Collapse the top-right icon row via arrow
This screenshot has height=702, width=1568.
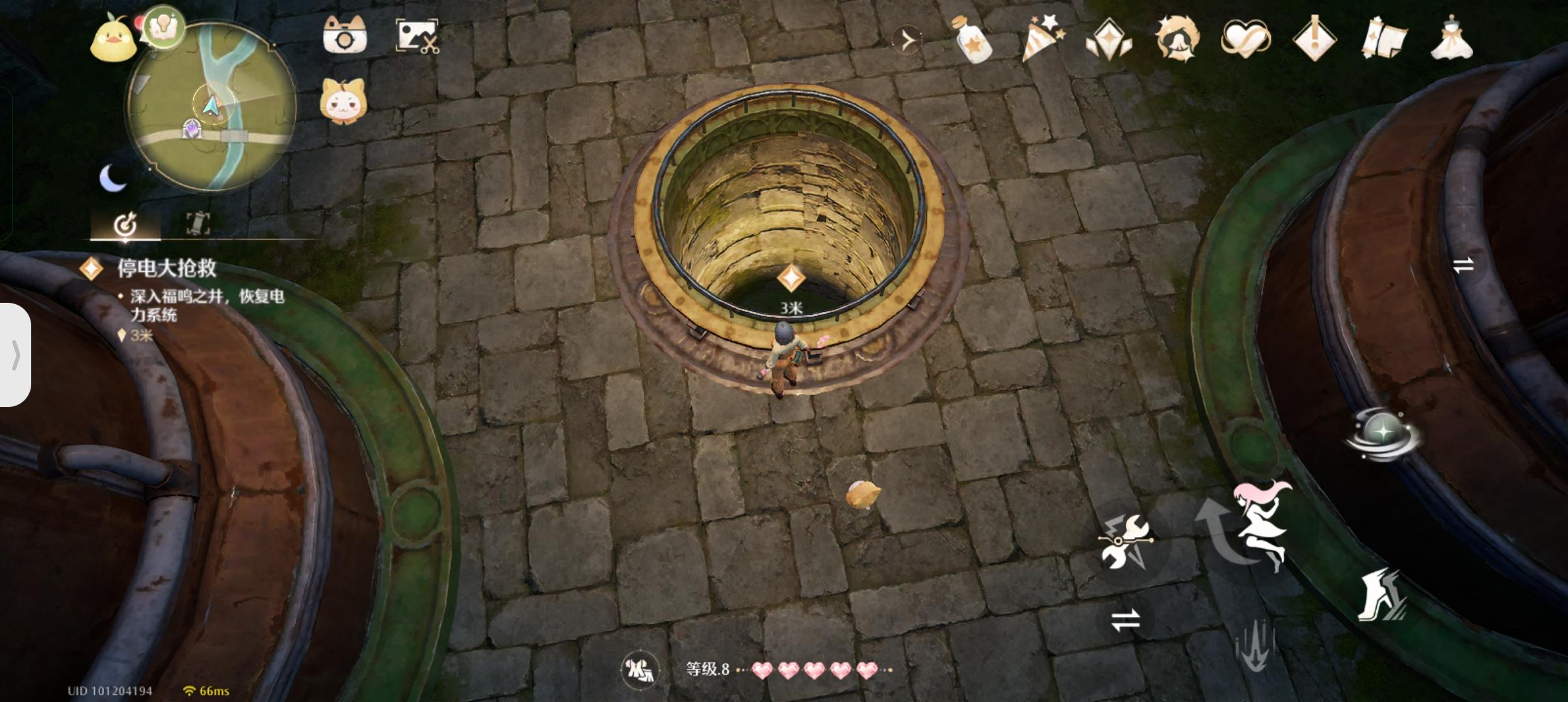tap(908, 39)
